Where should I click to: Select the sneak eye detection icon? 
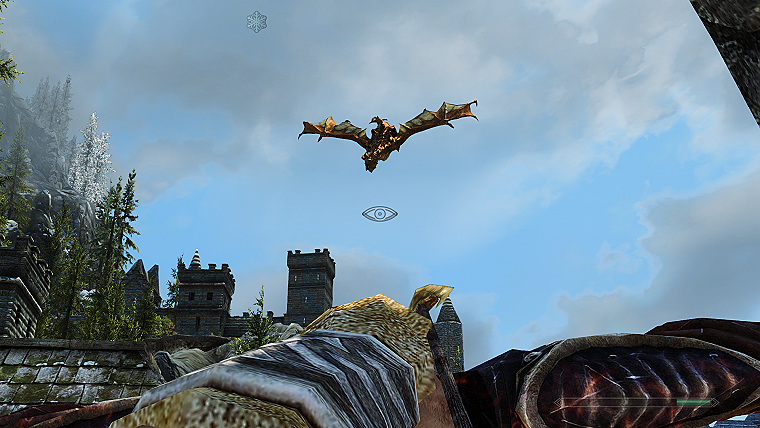pos(380,214)
